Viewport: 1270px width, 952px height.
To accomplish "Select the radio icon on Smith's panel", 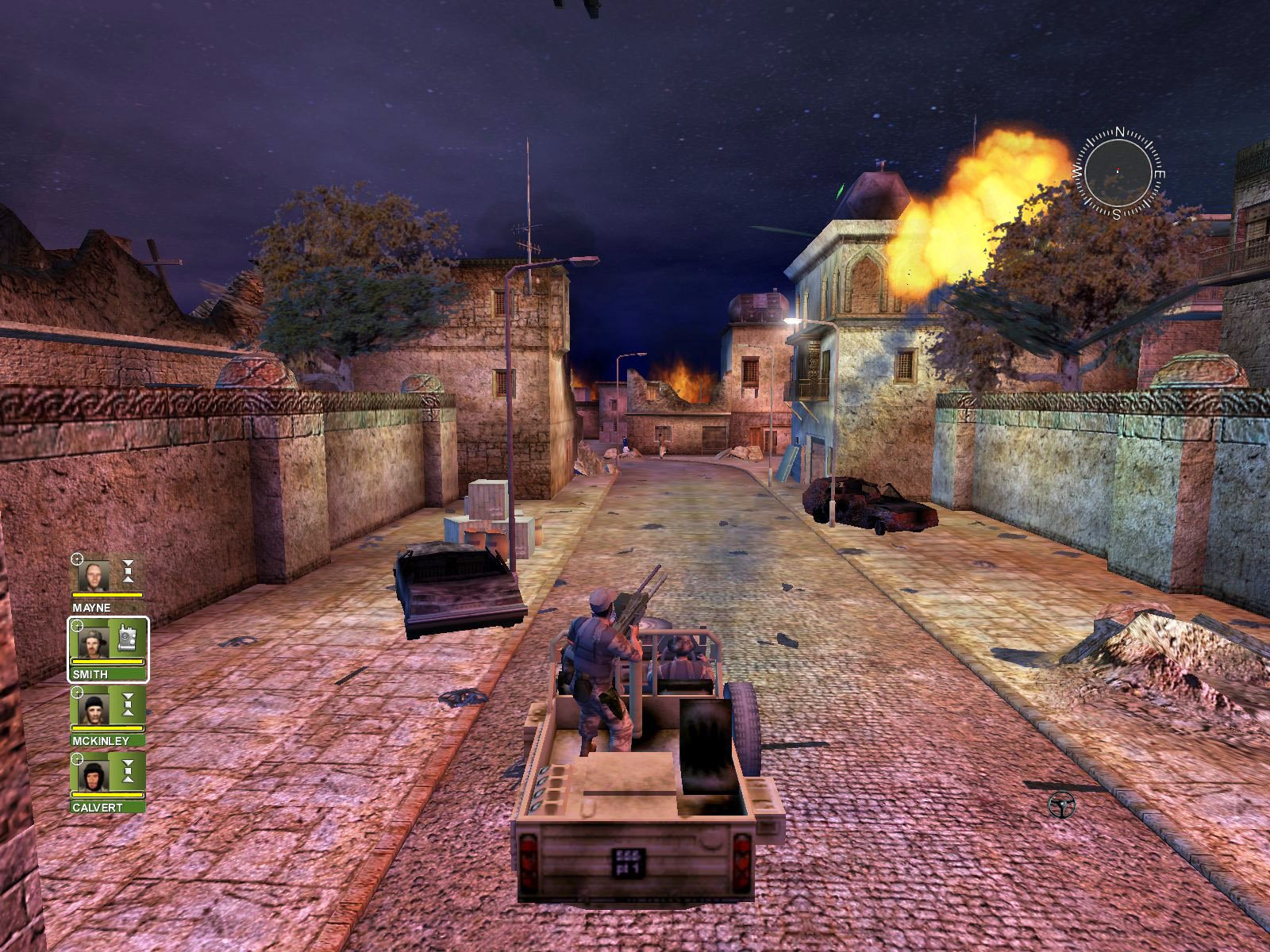I will point(126,639).
